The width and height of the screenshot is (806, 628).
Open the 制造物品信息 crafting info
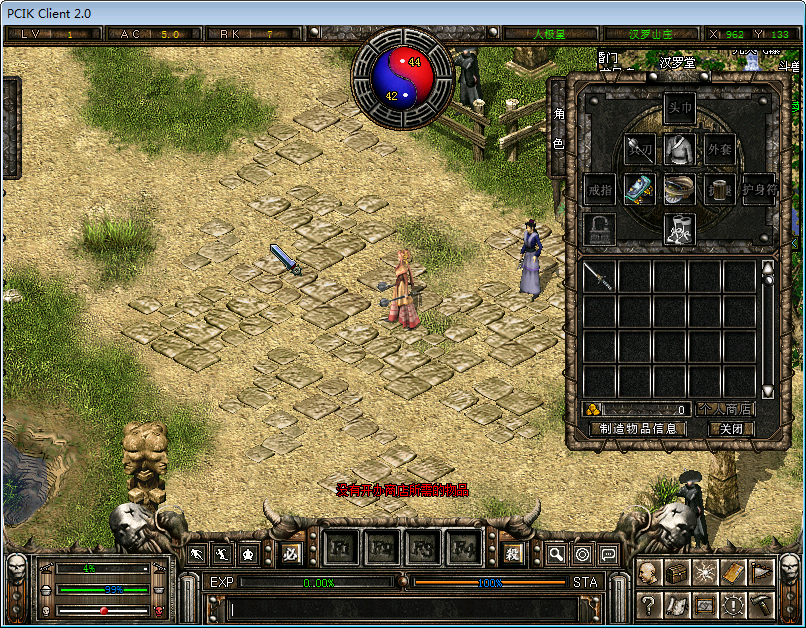click(638, 428)
